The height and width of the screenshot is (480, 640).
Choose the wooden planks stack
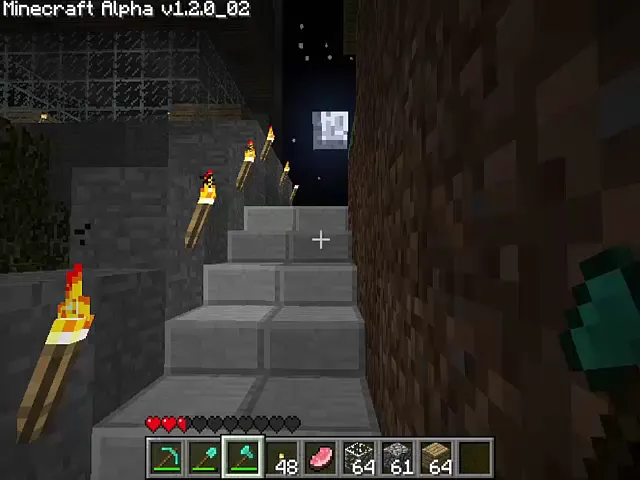[438, 458]
